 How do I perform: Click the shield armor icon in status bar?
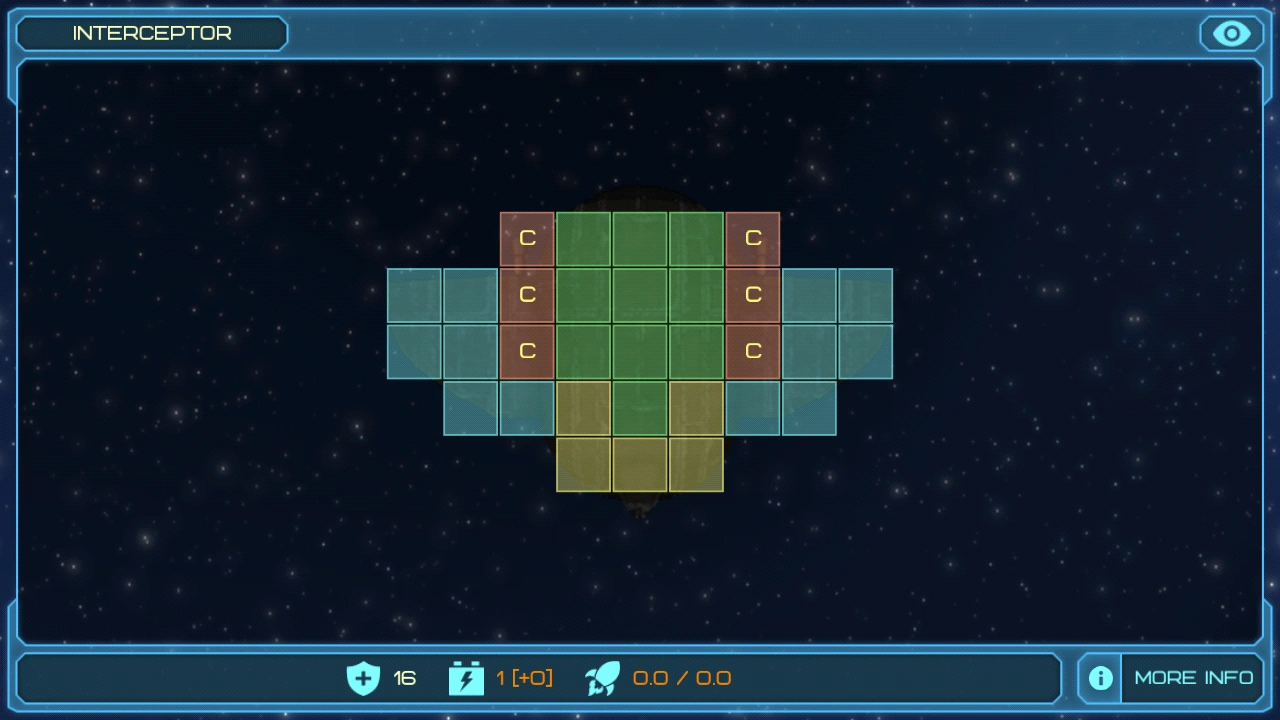[x=363, y=677]
